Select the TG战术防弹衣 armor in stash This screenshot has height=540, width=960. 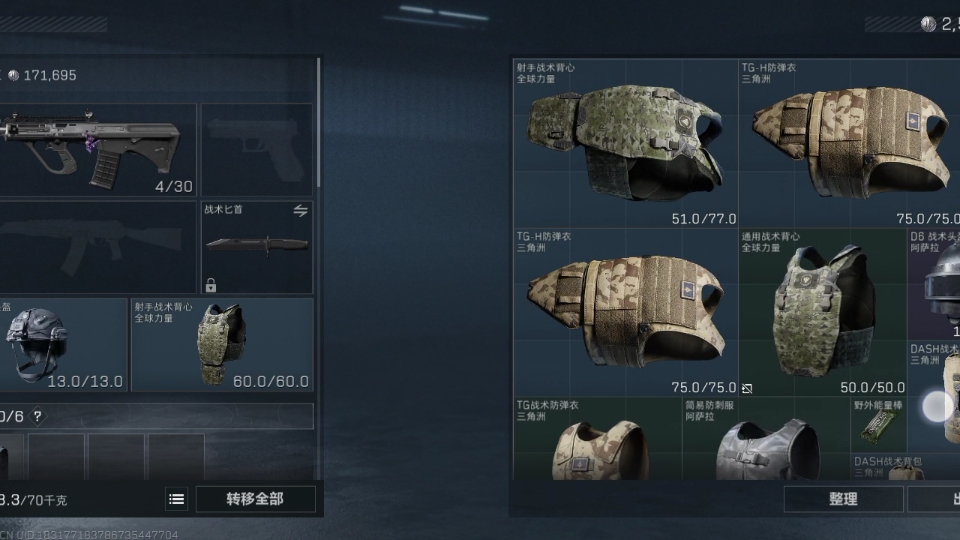(588, 442)
